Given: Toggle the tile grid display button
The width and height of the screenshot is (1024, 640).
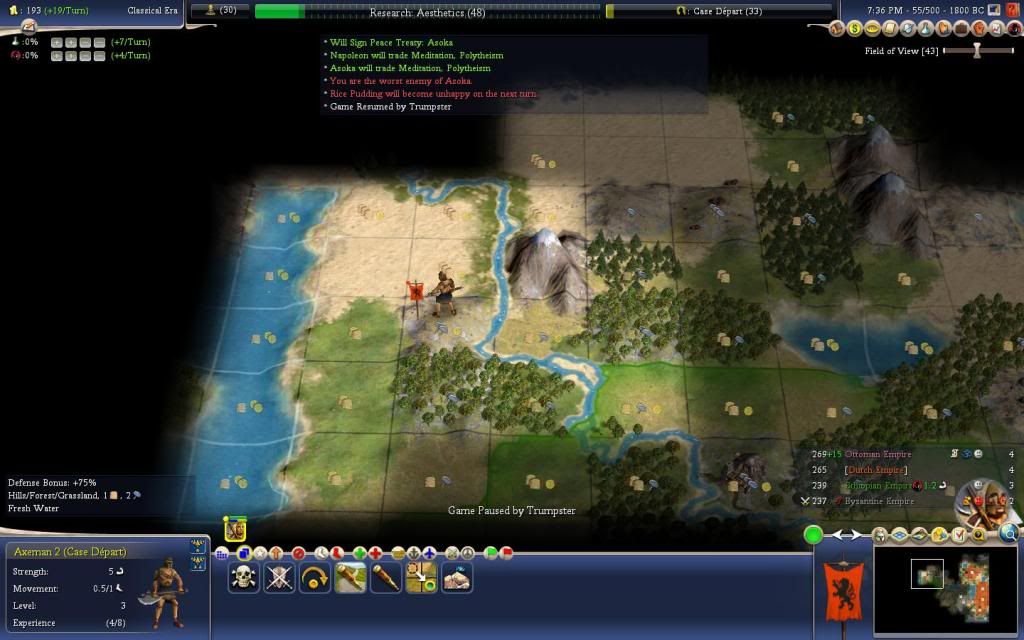Looking at the screenshot, I should [x=222, y=553].
